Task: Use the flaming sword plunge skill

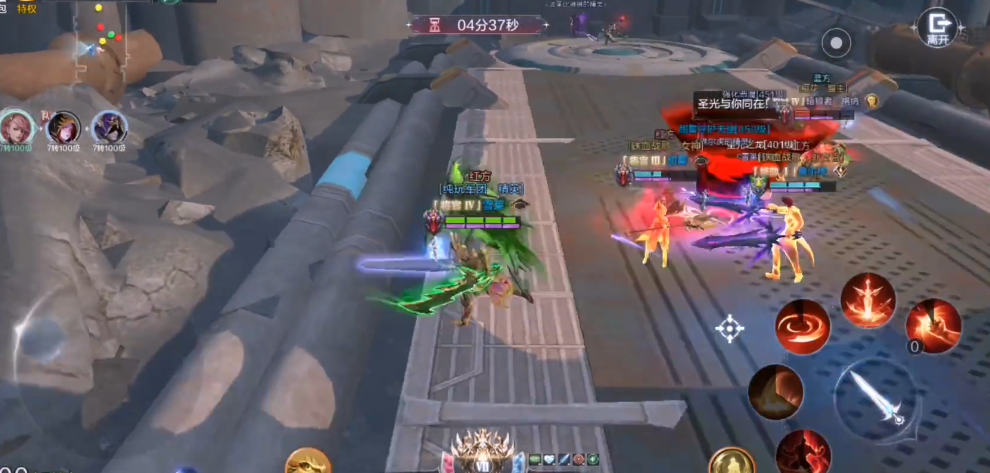Action: click(x=867, y=300)
